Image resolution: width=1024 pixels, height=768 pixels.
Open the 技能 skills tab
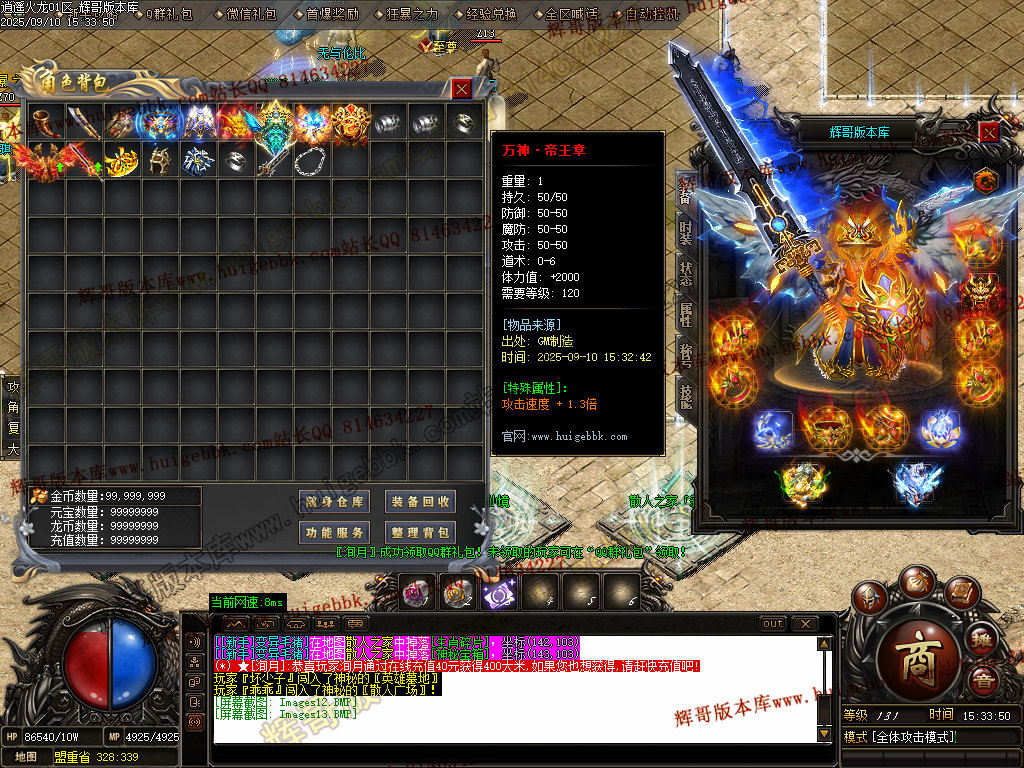point(685,395)
